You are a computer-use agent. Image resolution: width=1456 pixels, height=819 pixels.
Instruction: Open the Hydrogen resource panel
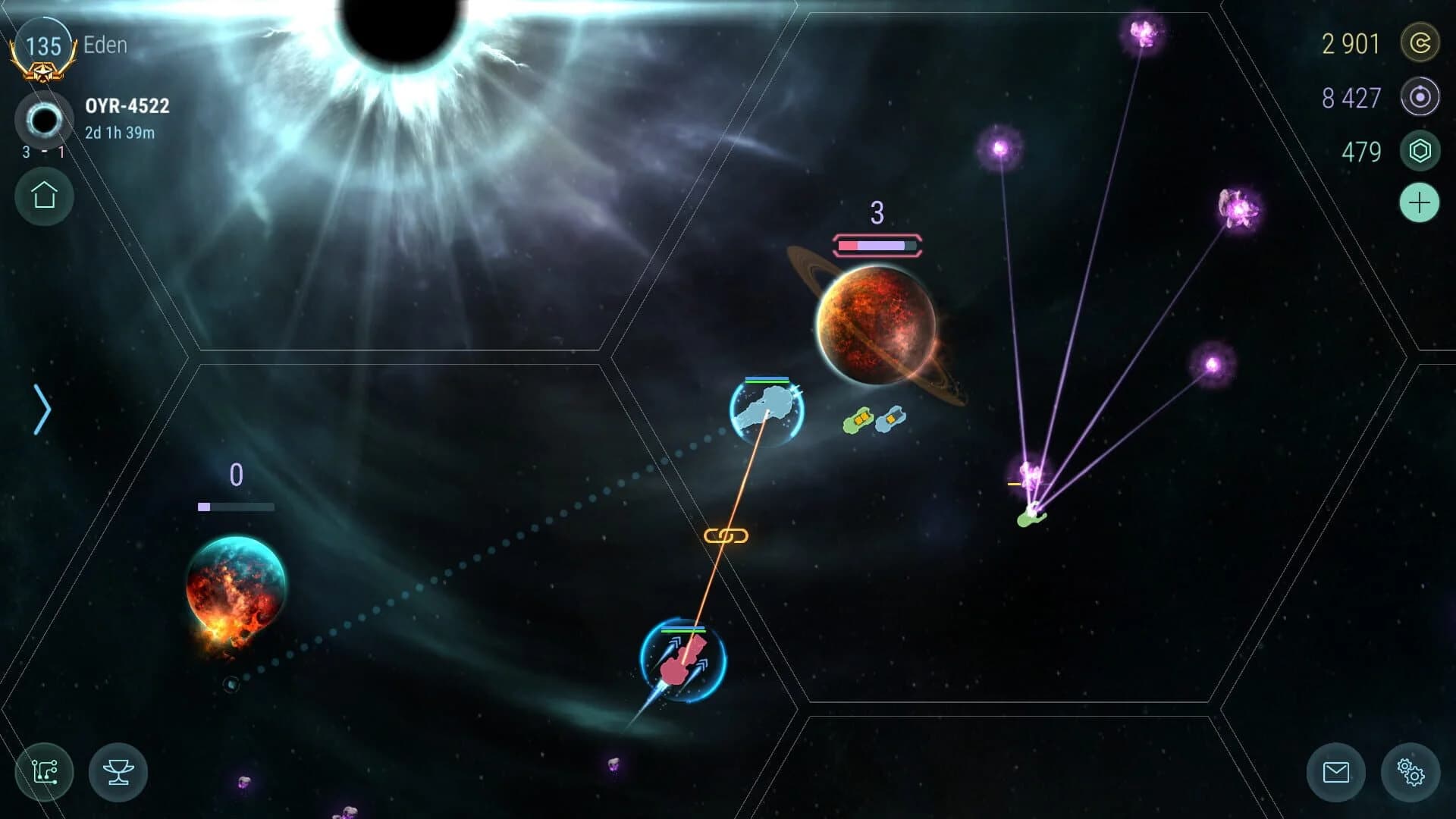click(x=1420, y=97)
